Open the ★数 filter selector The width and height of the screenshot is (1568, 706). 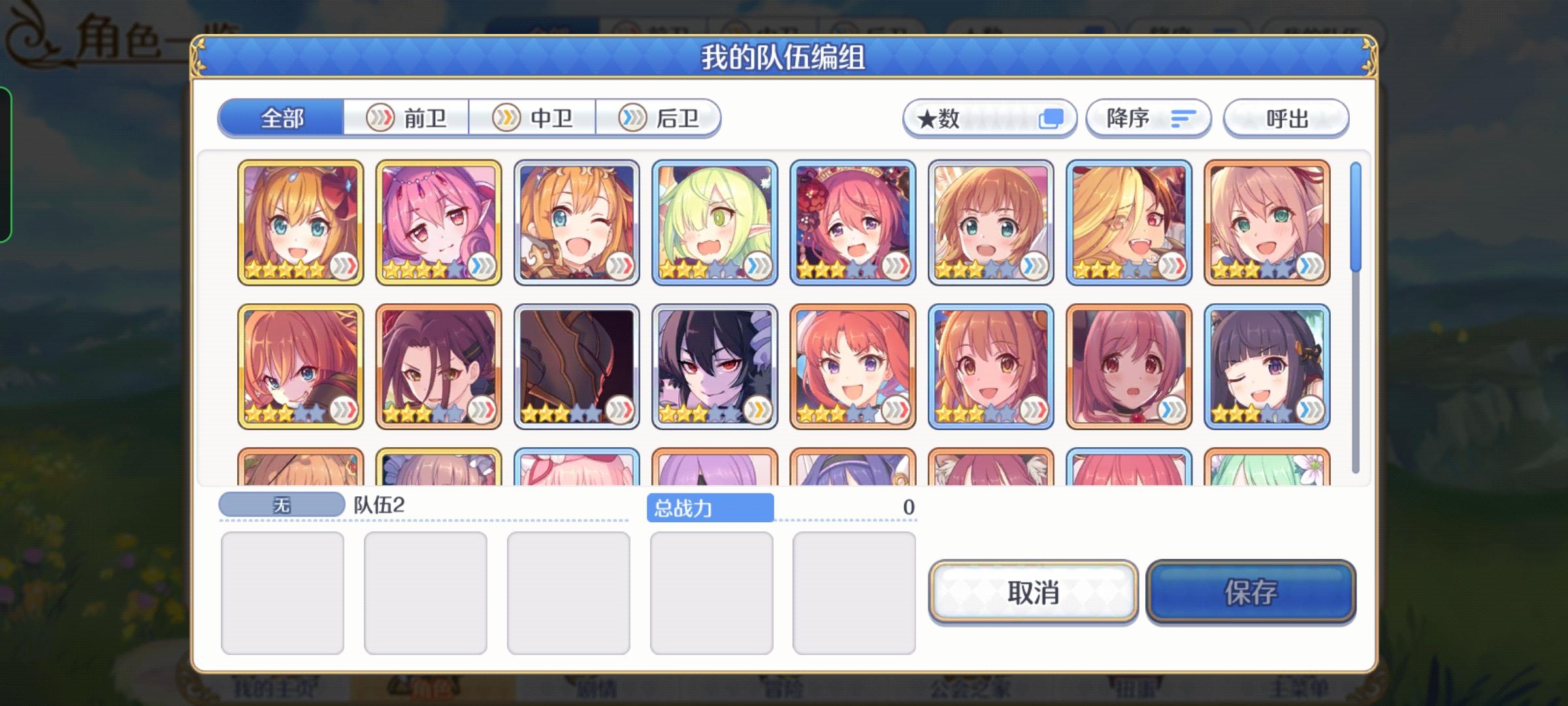tap(988, 118)
